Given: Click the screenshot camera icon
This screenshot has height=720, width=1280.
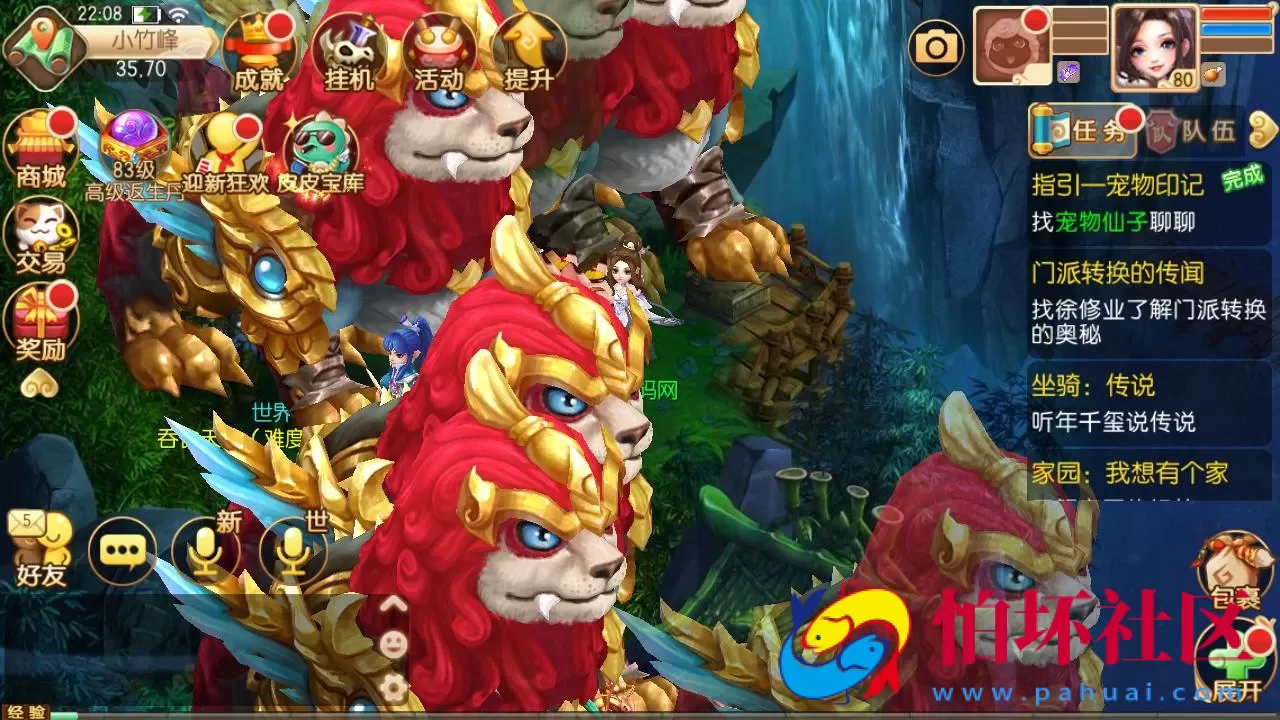Looking at the screenshot, I should (x=937, y=45).
